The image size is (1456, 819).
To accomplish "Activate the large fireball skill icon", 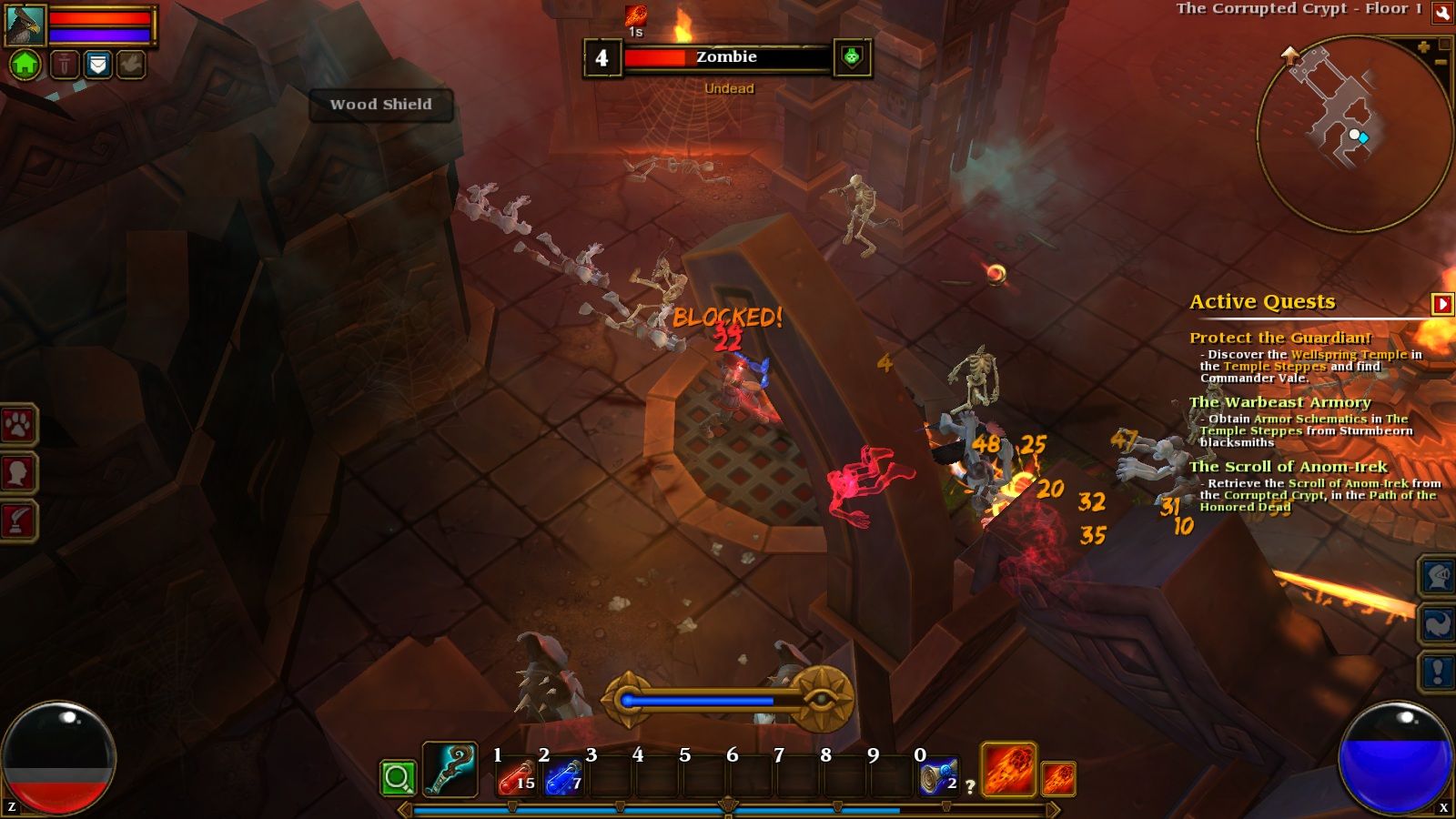I will (x=1008, y=769).
